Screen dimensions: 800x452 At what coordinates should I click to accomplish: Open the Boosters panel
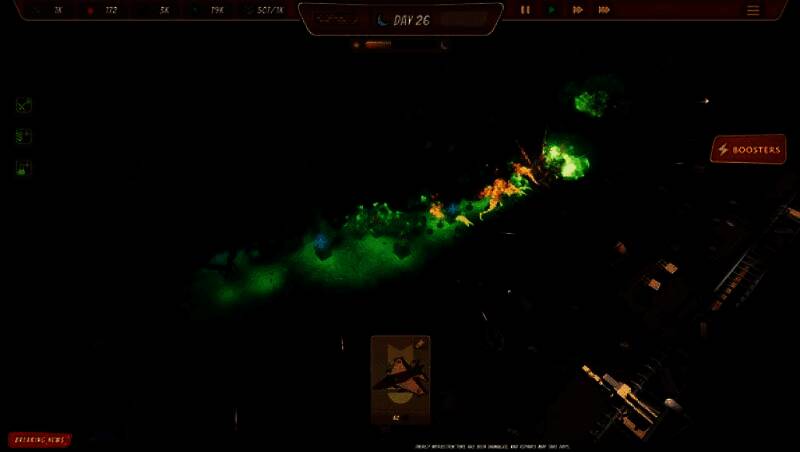point(748,150)
